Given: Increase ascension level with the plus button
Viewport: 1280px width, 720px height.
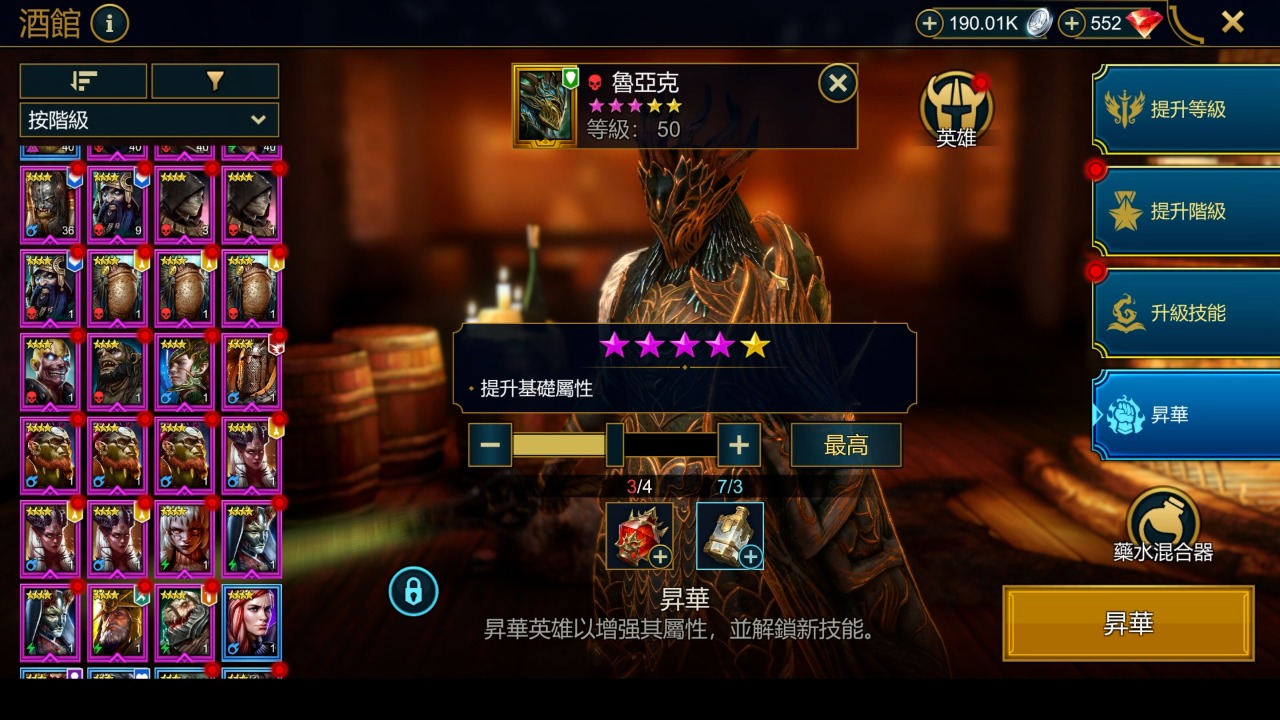Looking at the screenshot, I should 739,445.
